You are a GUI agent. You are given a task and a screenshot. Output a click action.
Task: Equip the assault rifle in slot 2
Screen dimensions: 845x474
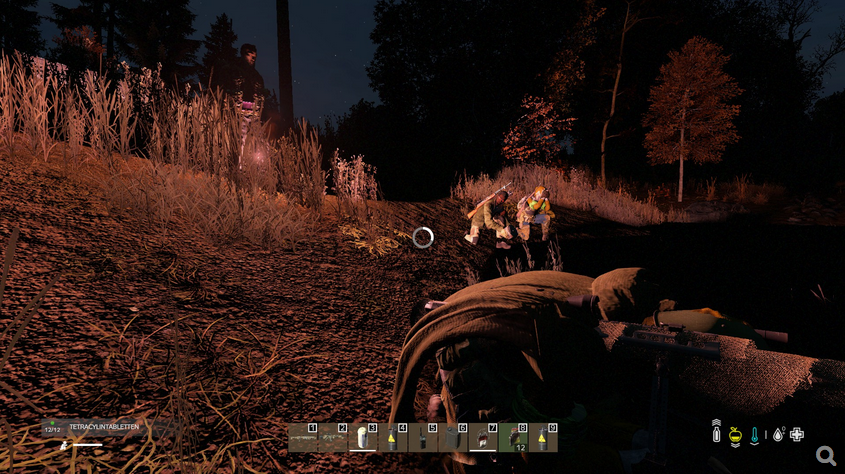(x=333, y=437)
